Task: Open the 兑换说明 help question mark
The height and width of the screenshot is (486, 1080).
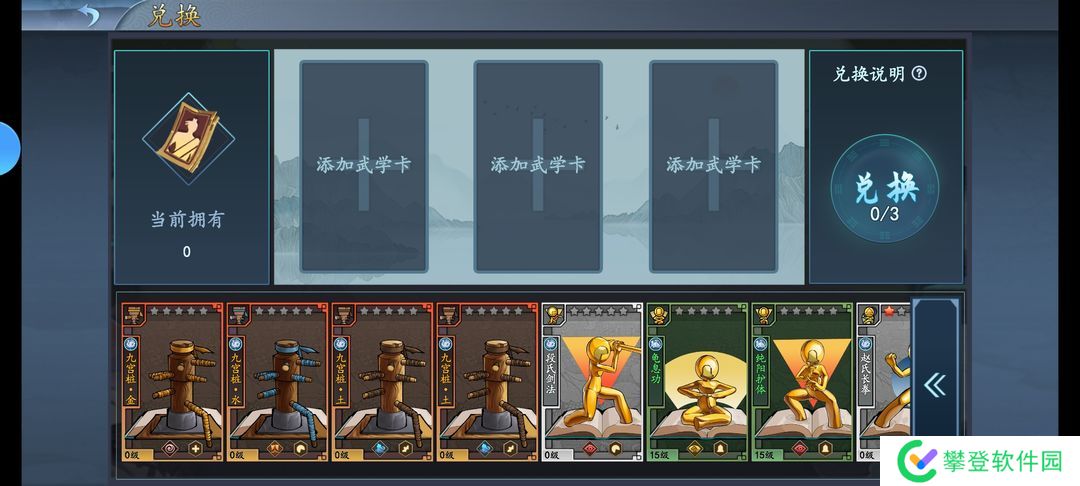Action: [x=919, y=73]
